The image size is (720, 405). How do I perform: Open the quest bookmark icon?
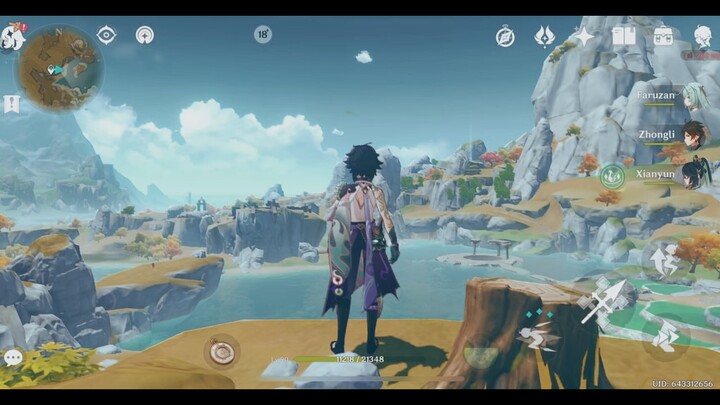[x=11, y=104]
